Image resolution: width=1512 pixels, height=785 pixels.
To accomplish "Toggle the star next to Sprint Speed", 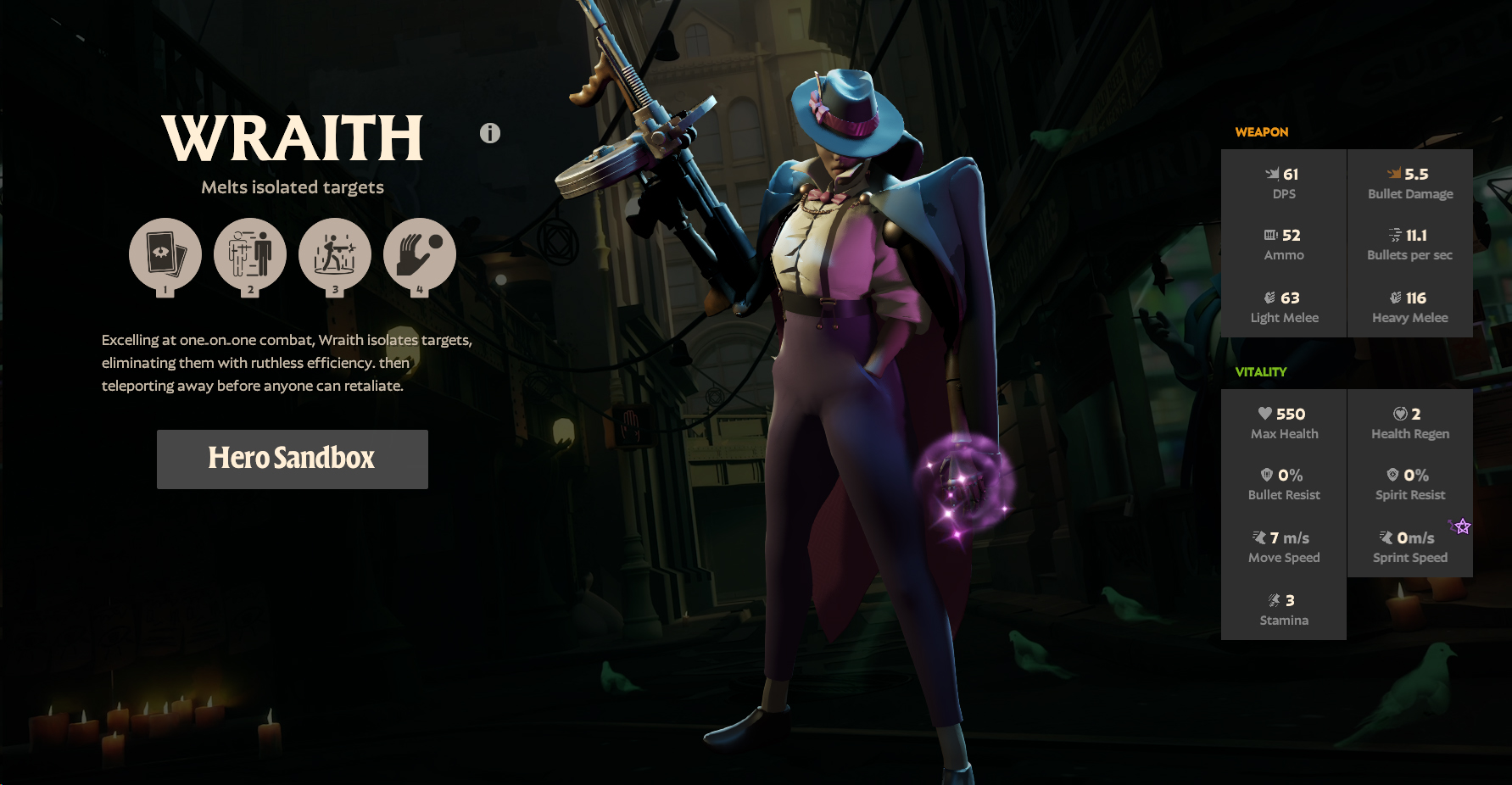I will click(x=1460, y=527).
